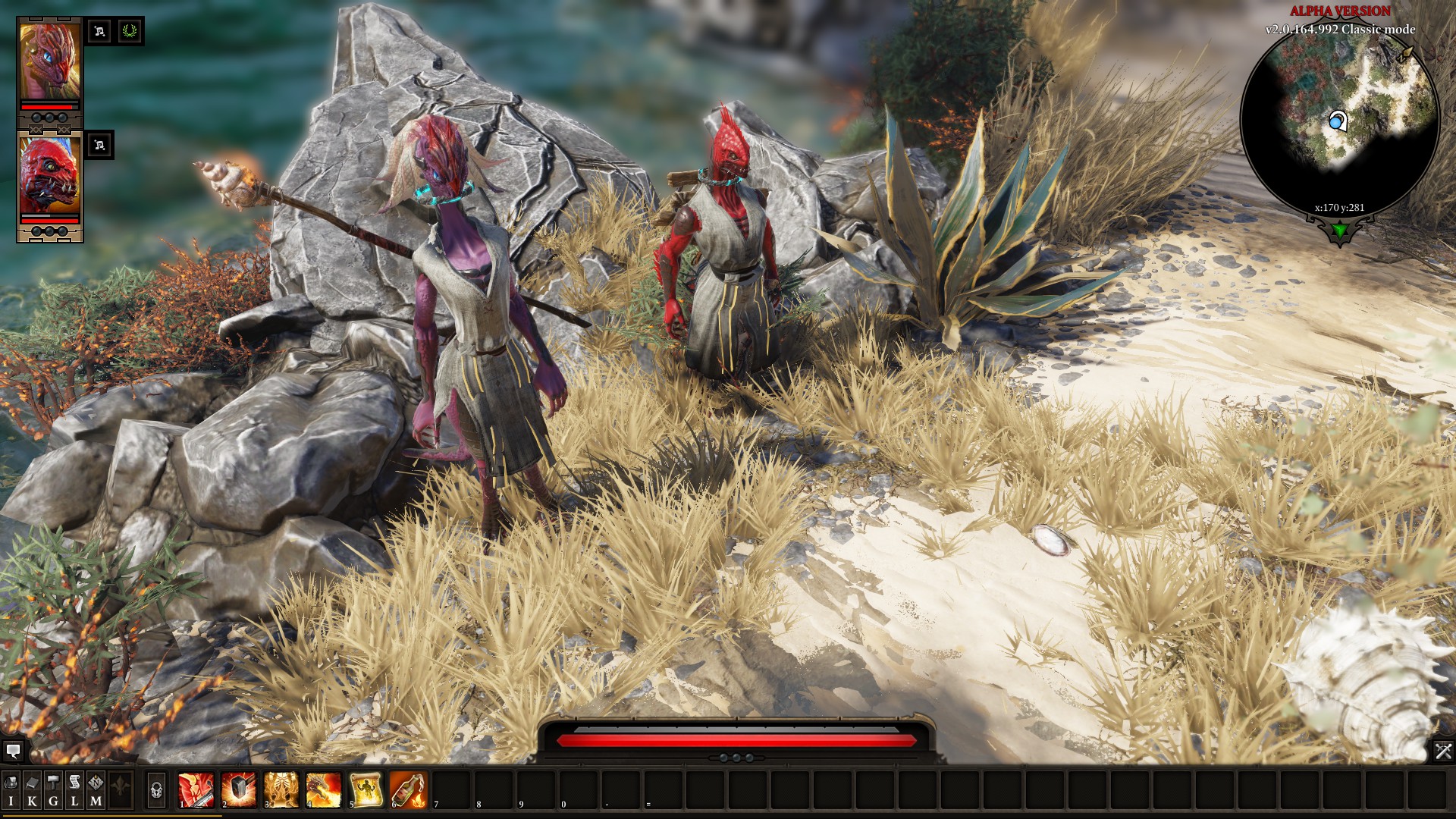Click the green laurel wreath status icon
This screenshot has height=819, width=1456.
click(x=130, y=31)
